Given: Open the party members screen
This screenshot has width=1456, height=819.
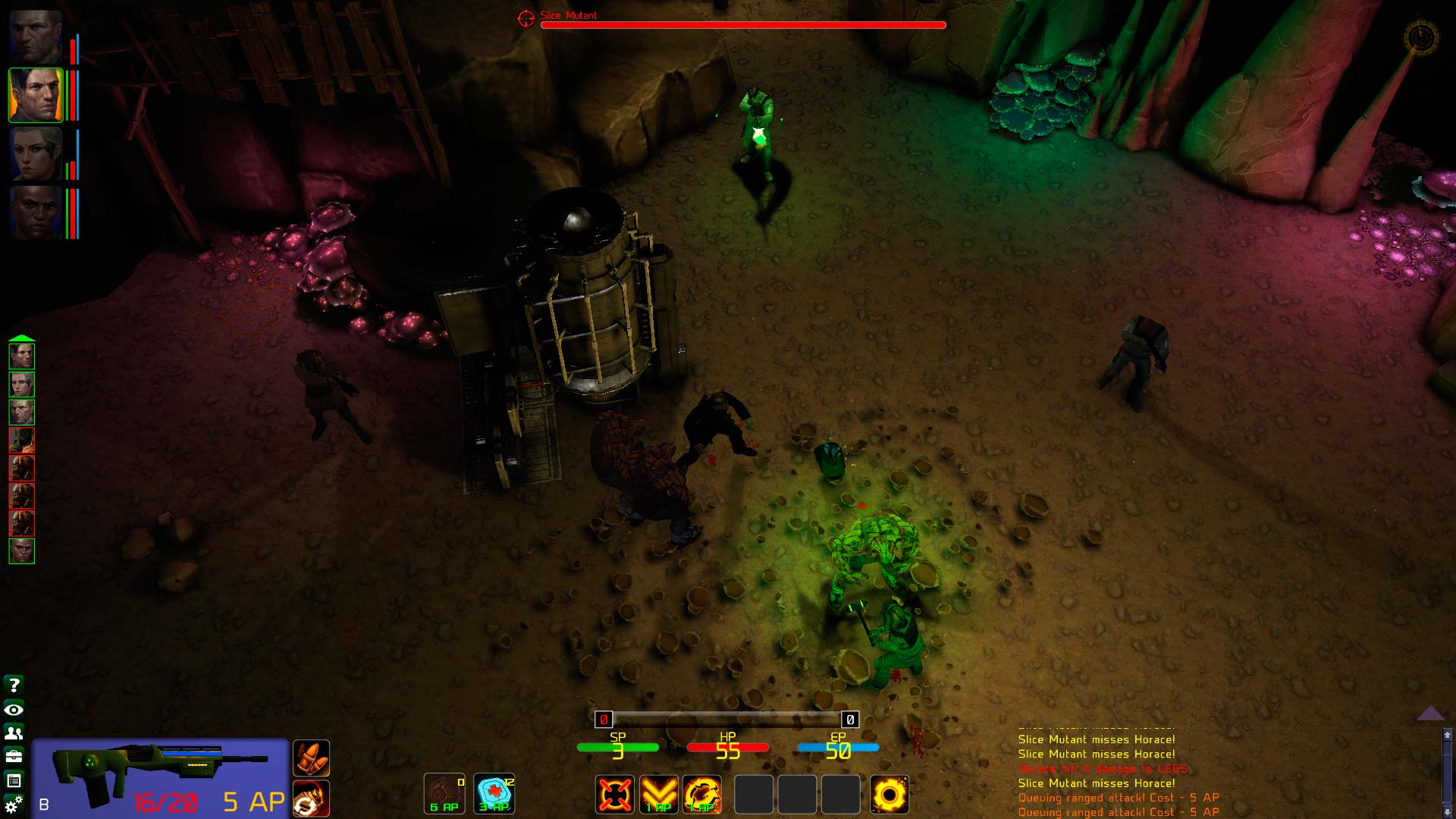Looking at the screenshot, I should click(14, 733).
